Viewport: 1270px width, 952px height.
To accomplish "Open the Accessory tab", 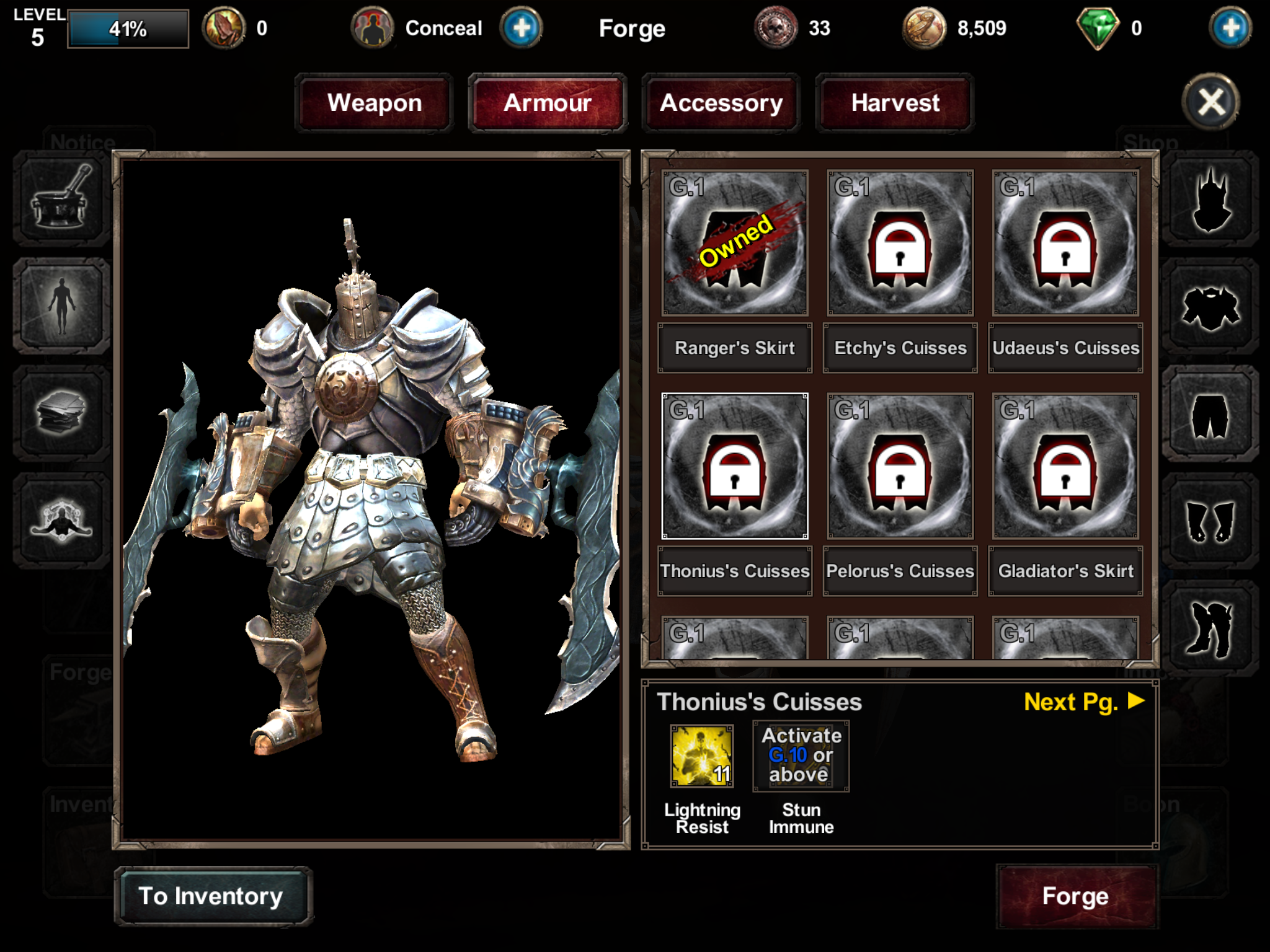I will [721, 103].
